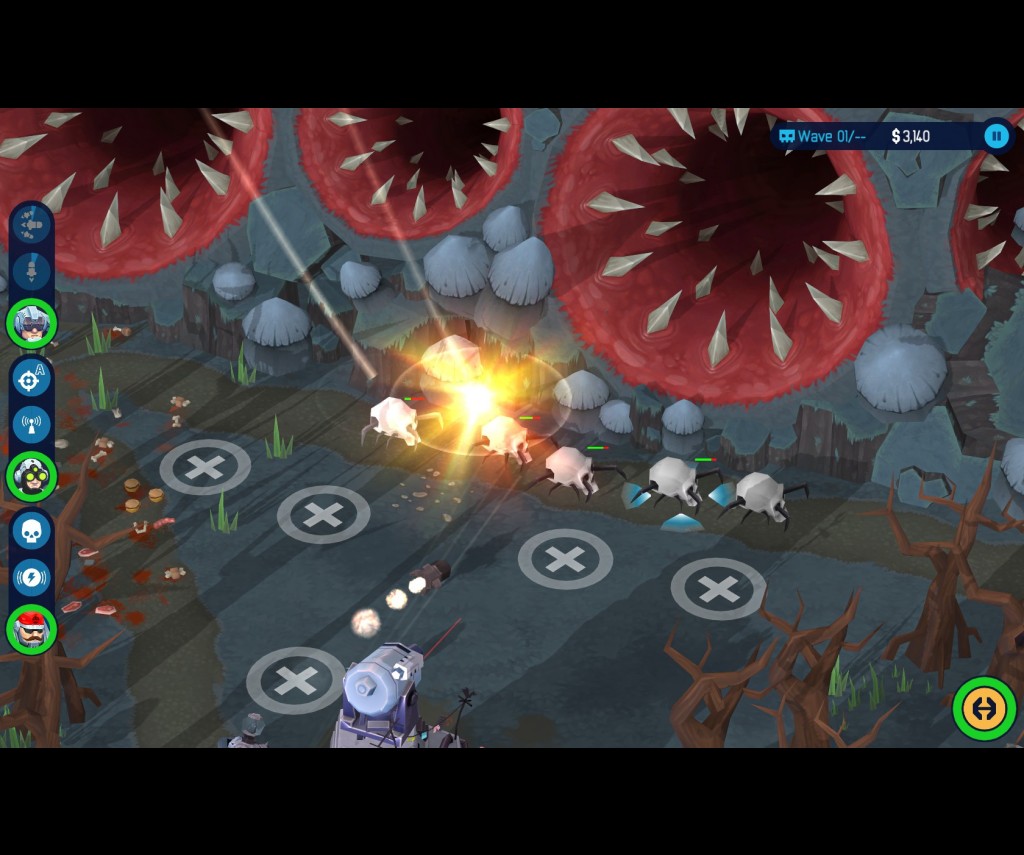Screen dimensions: 1024x855
Task: Click the yellow swap arrows button
Action: tap(984, 708)
